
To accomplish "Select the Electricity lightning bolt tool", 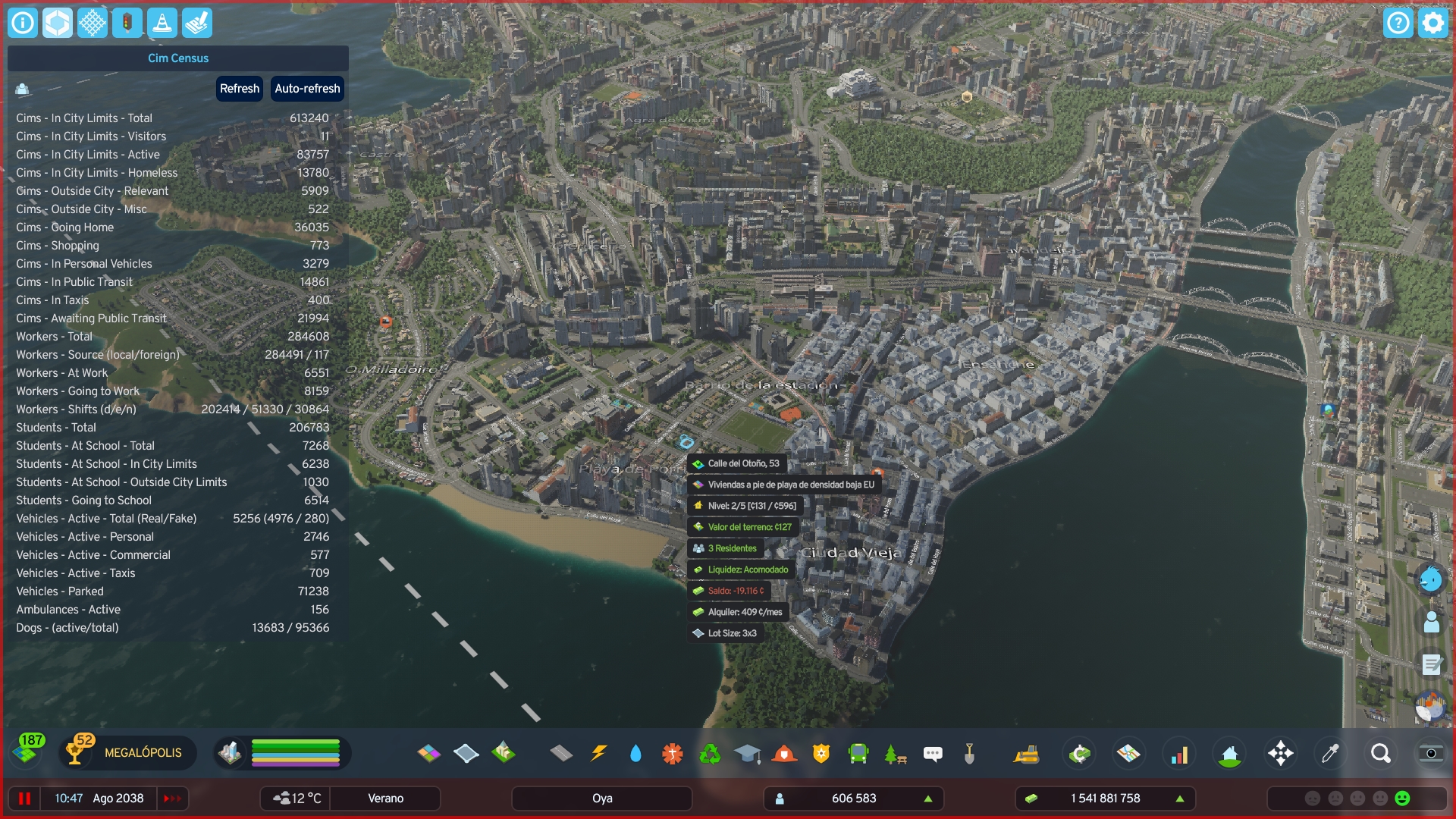I will coord(598,753).
